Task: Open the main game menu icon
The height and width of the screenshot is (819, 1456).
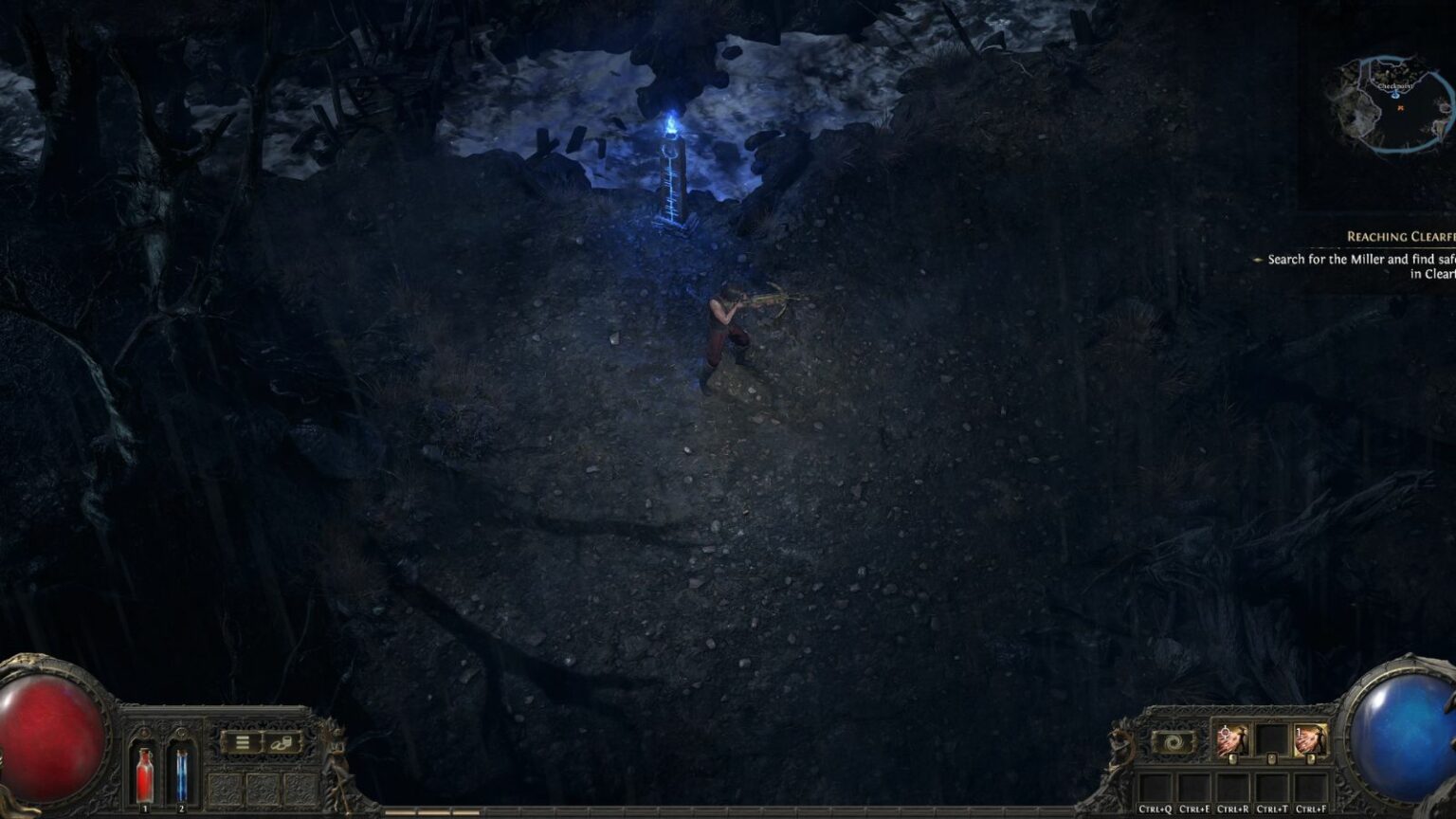Action: [243, 741]
